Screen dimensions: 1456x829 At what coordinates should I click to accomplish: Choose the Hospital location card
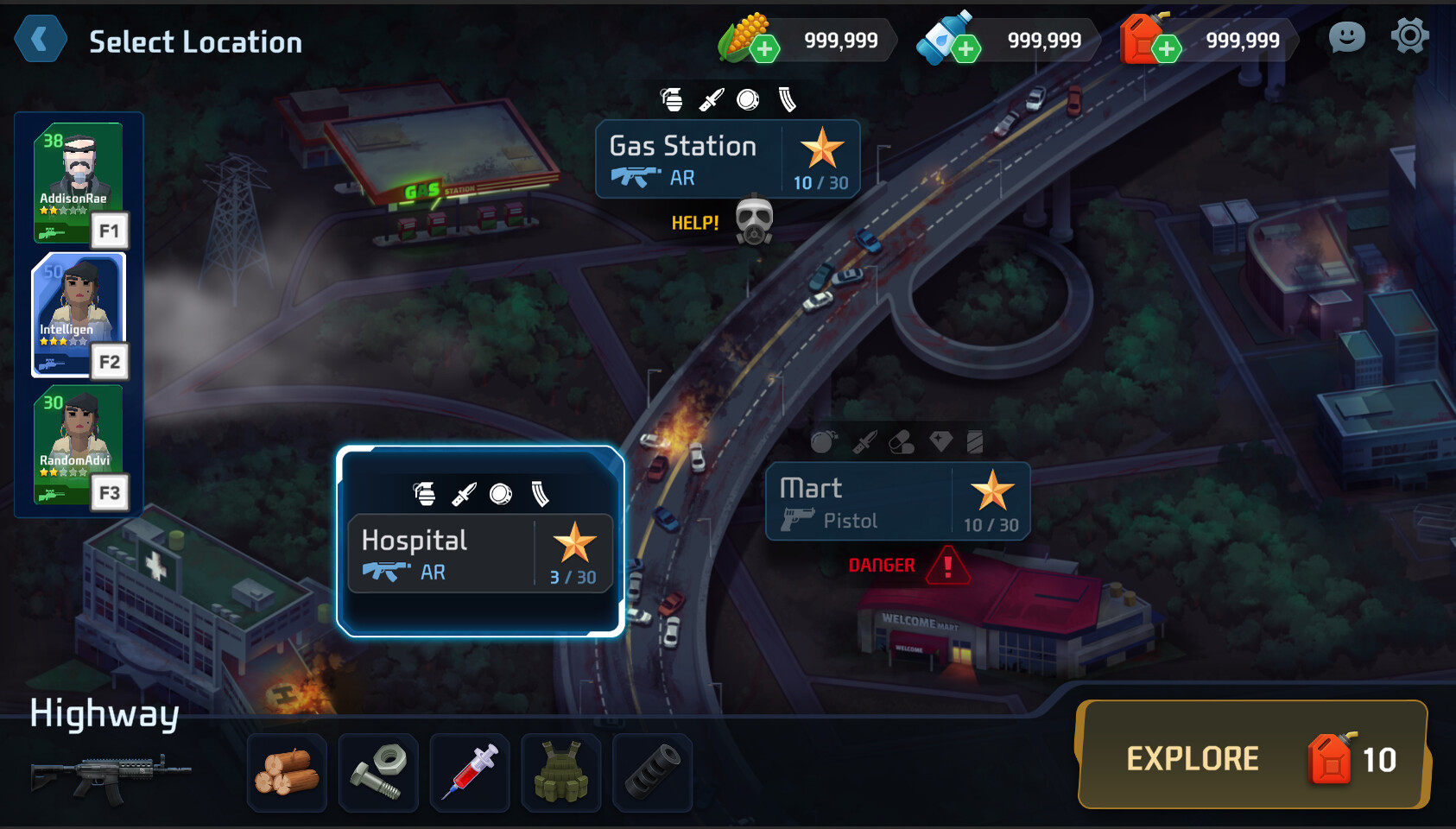coord(479,553)
